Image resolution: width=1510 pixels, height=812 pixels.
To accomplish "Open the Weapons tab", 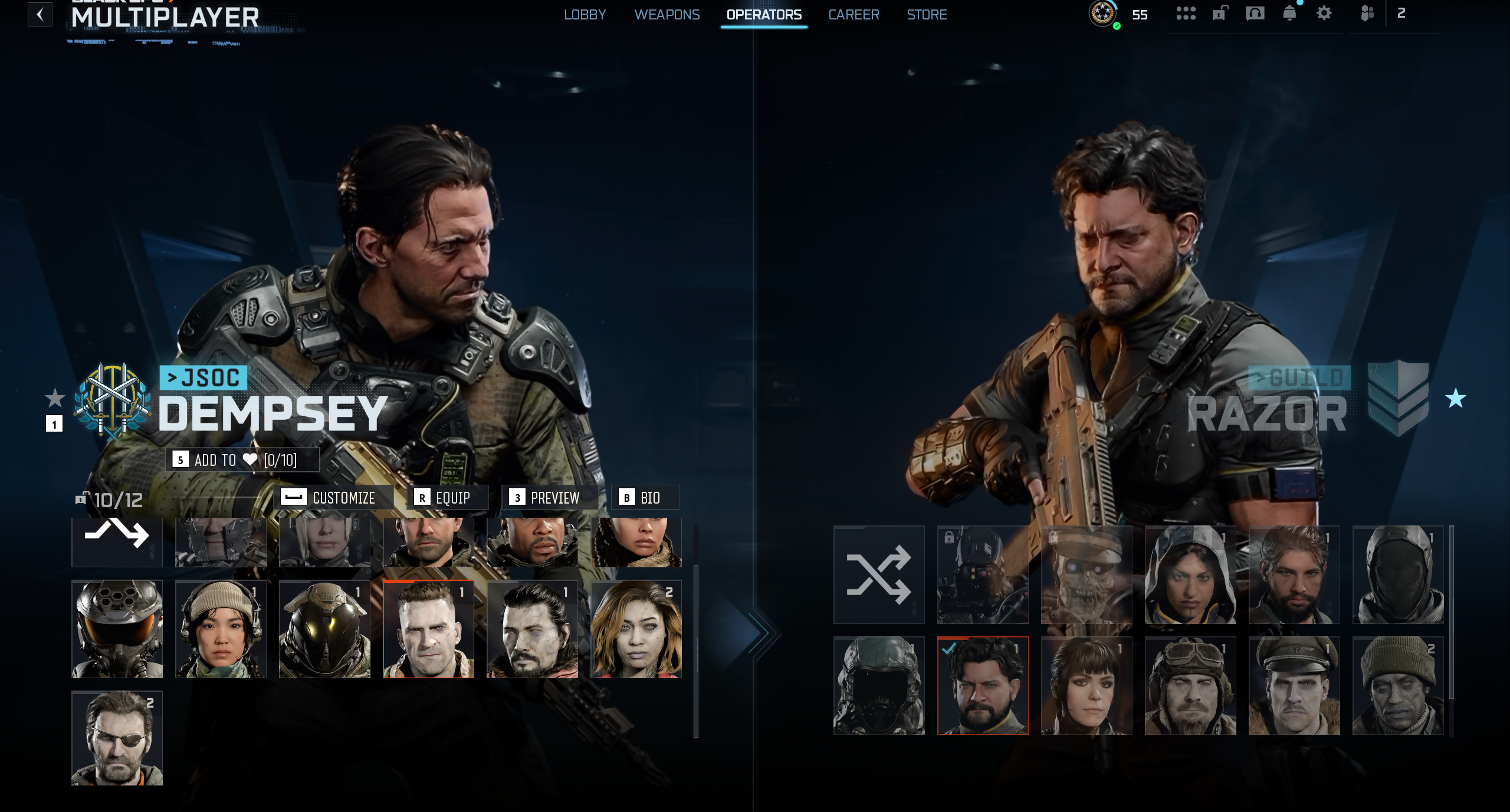I will [x=667, y=15].
